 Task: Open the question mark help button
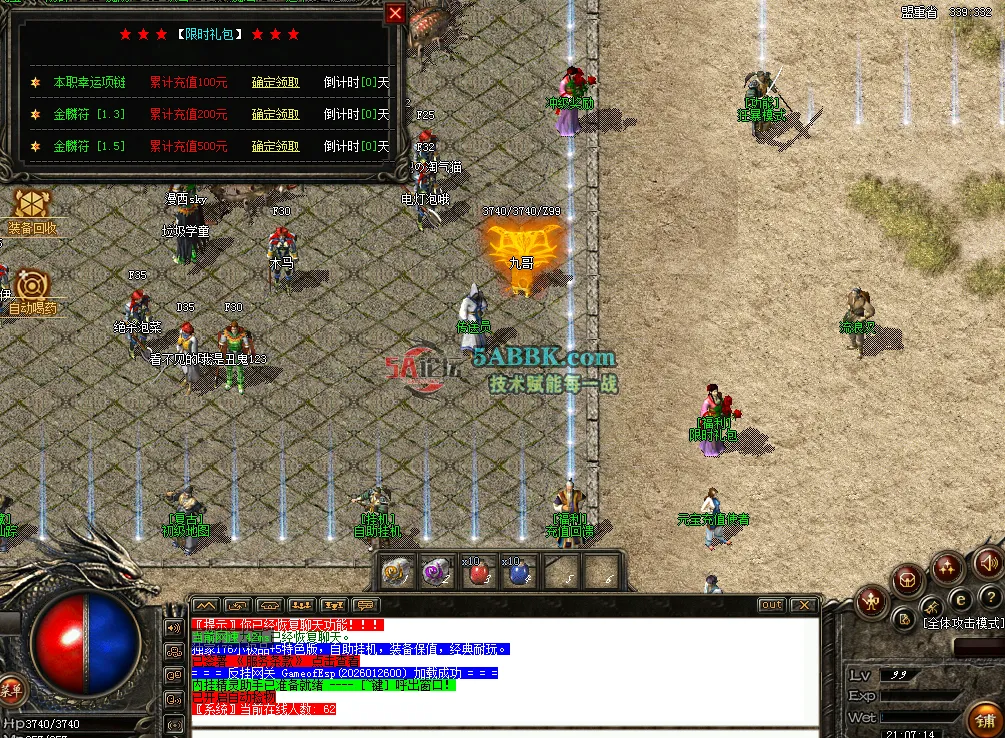point(989,598)
